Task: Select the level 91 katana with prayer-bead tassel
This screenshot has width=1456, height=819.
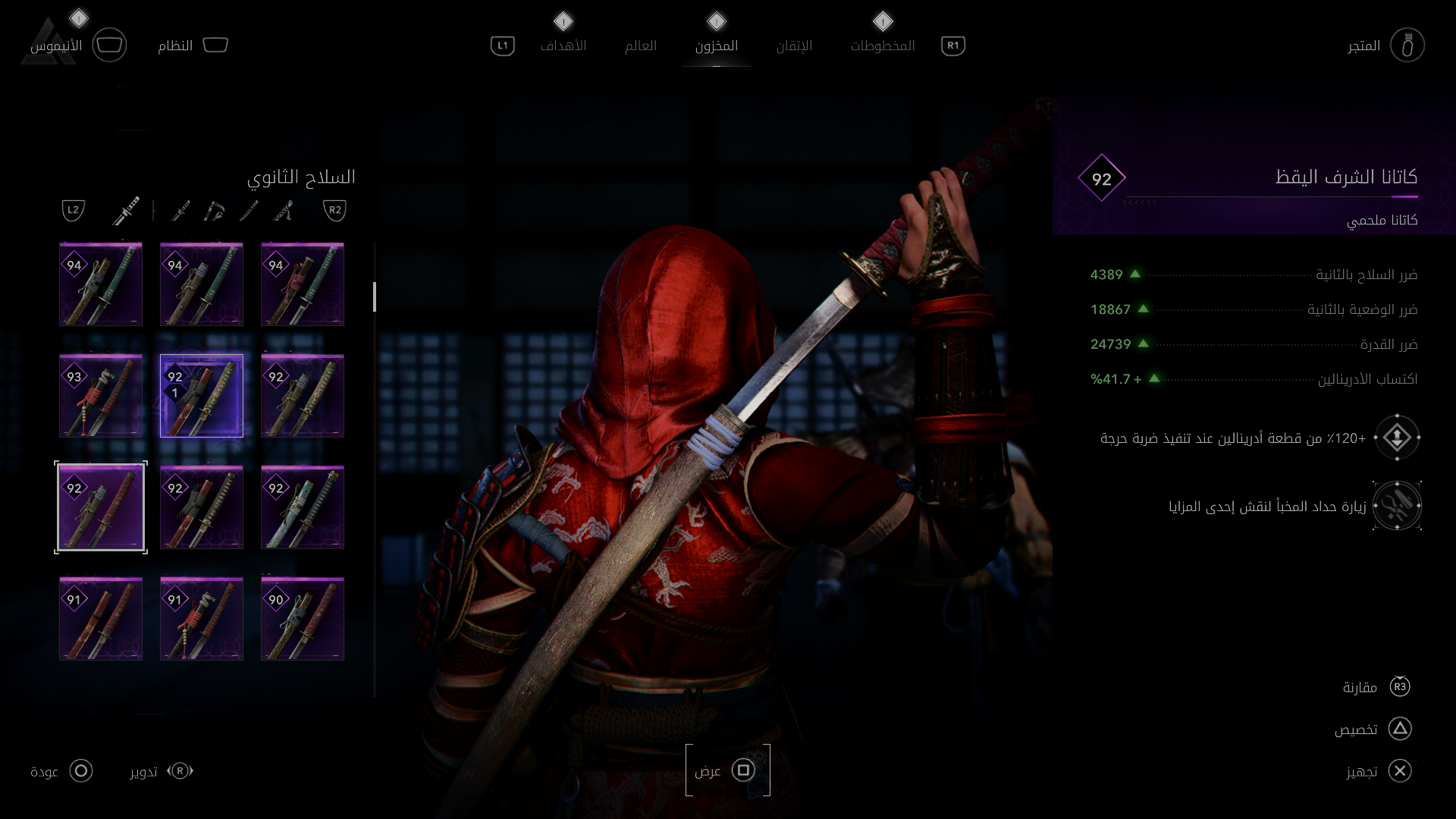Action: 202,619
